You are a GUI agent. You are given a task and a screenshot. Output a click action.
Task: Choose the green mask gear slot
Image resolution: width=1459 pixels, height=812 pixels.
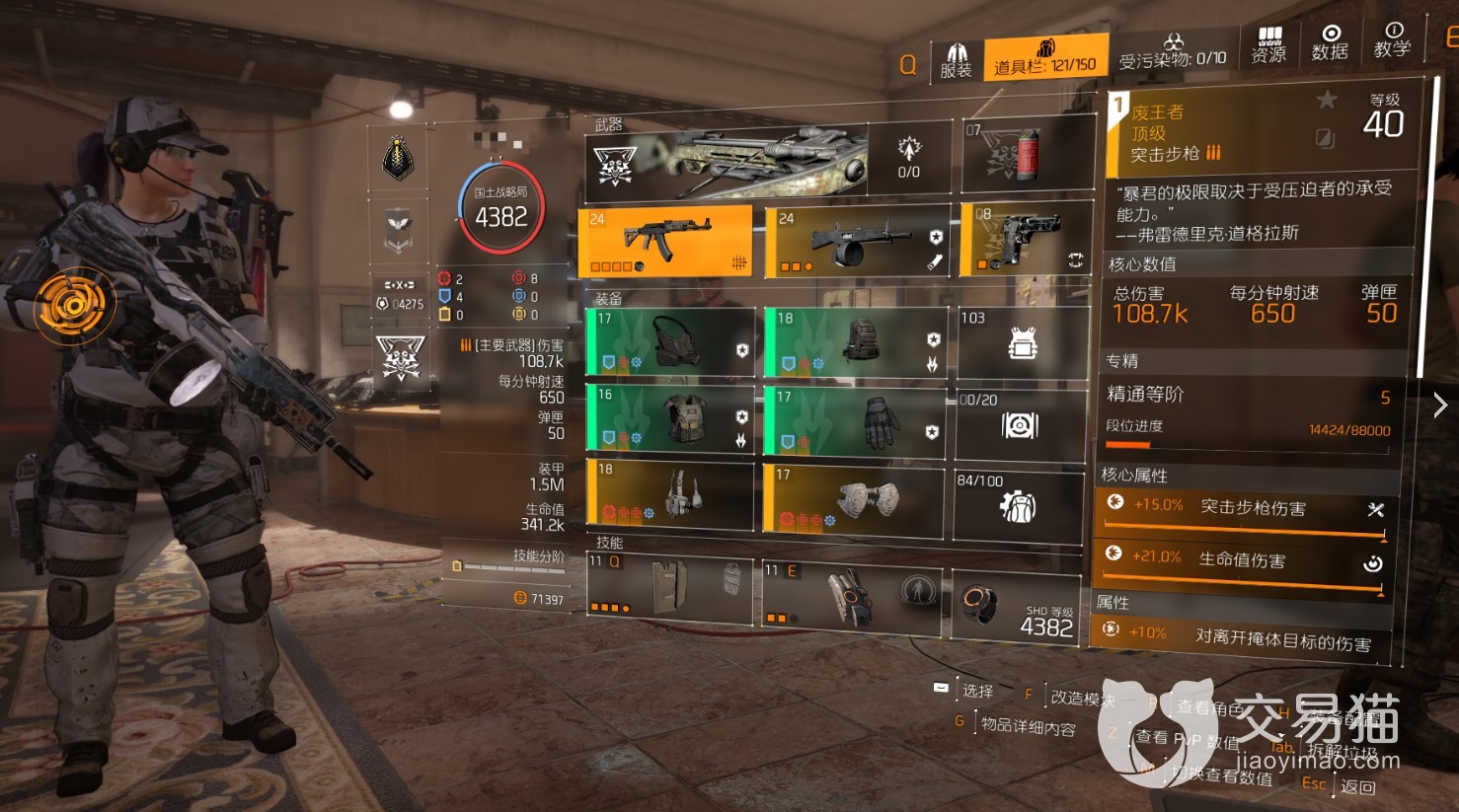(670, 341)
